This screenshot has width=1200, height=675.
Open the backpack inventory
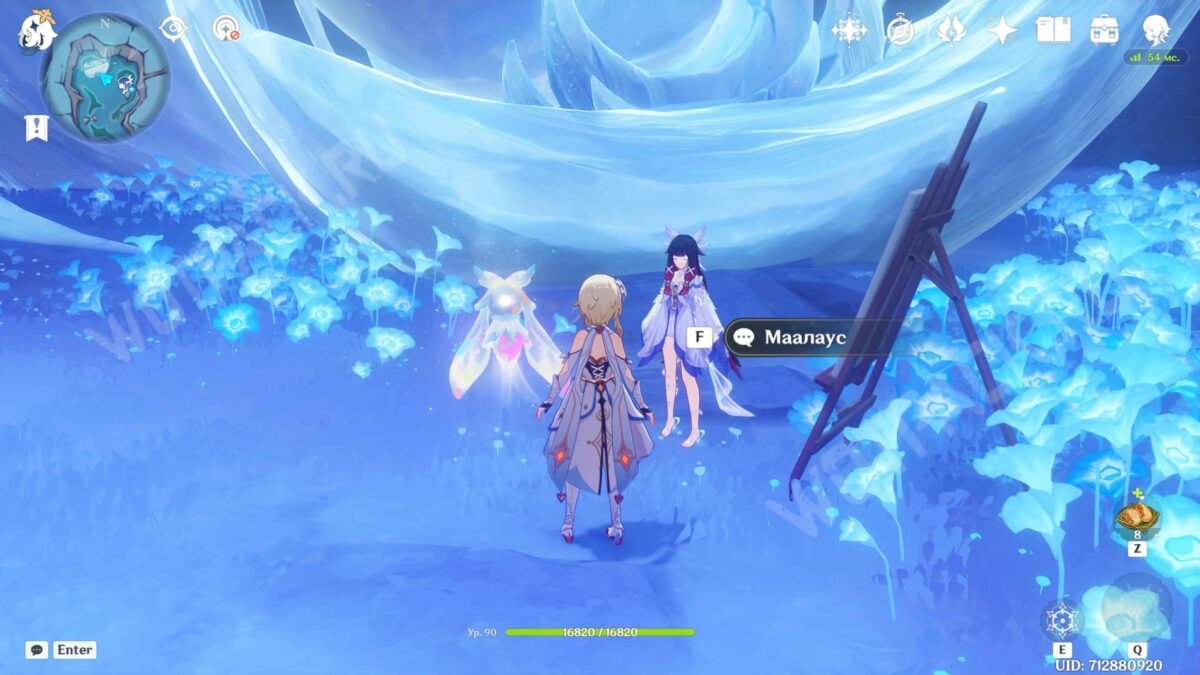[1104, 30]
